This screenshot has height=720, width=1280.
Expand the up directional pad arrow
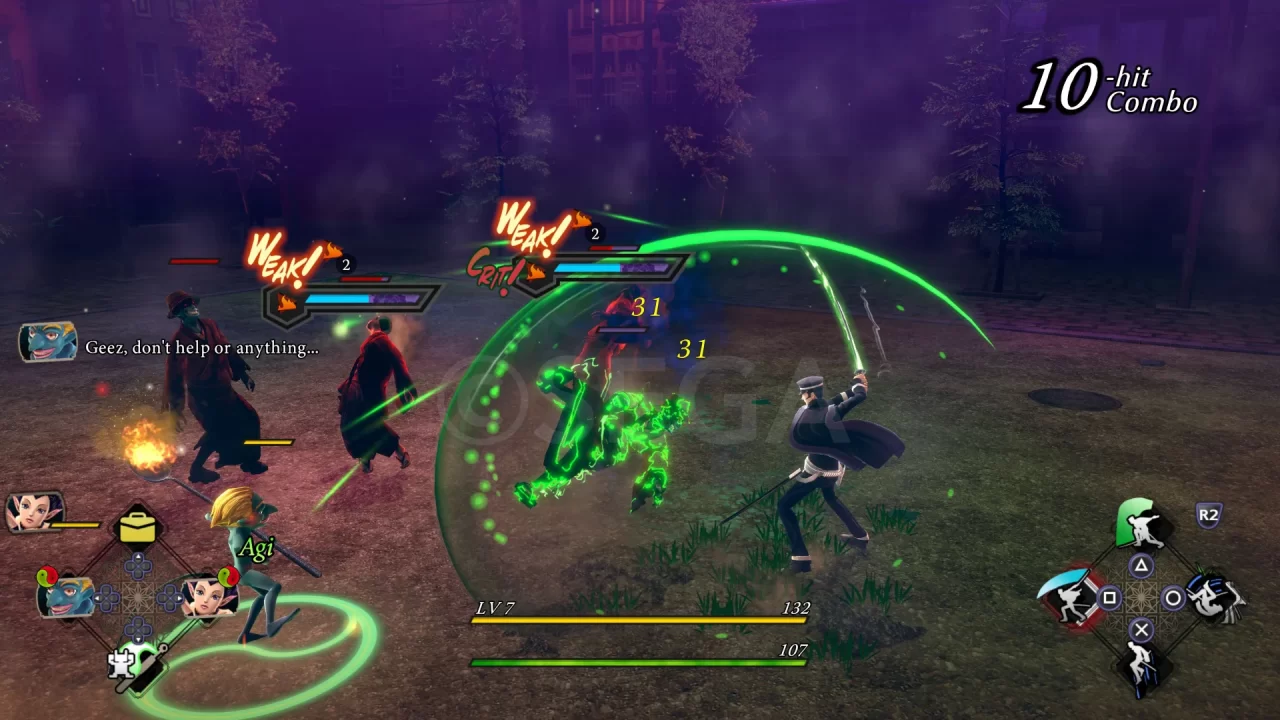(137, 557)
